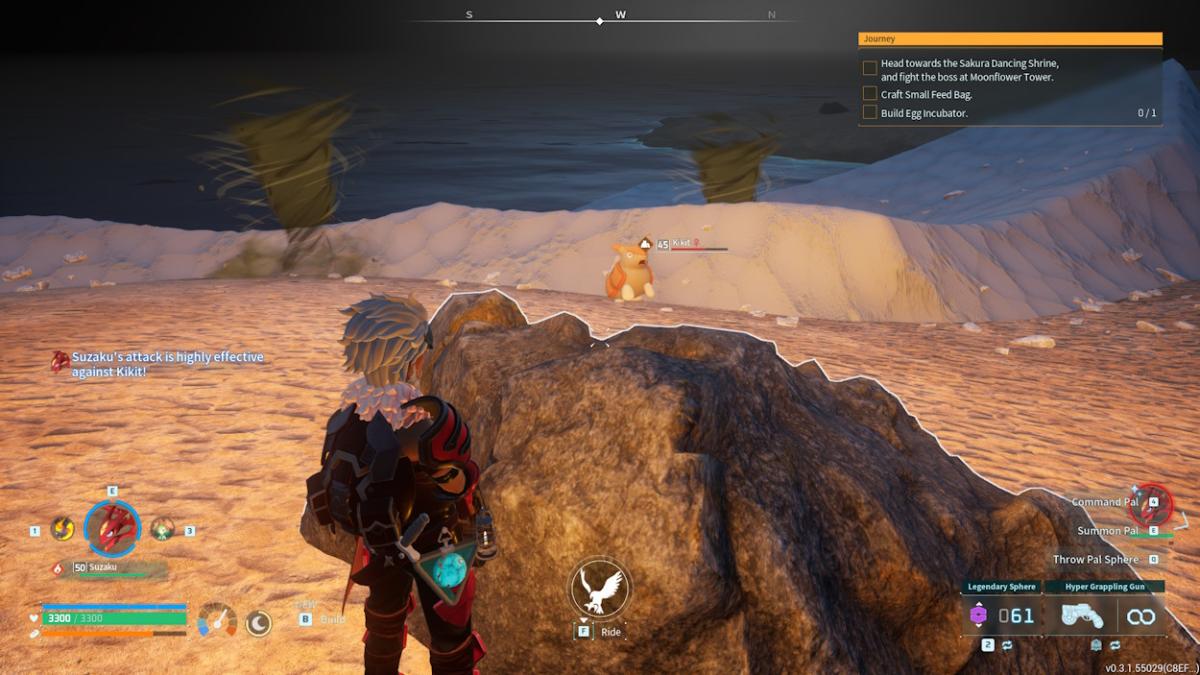The image size is (1200, 675).
Task: Choose the yellow fire pal party icon
Action: (x=62, y=529)
